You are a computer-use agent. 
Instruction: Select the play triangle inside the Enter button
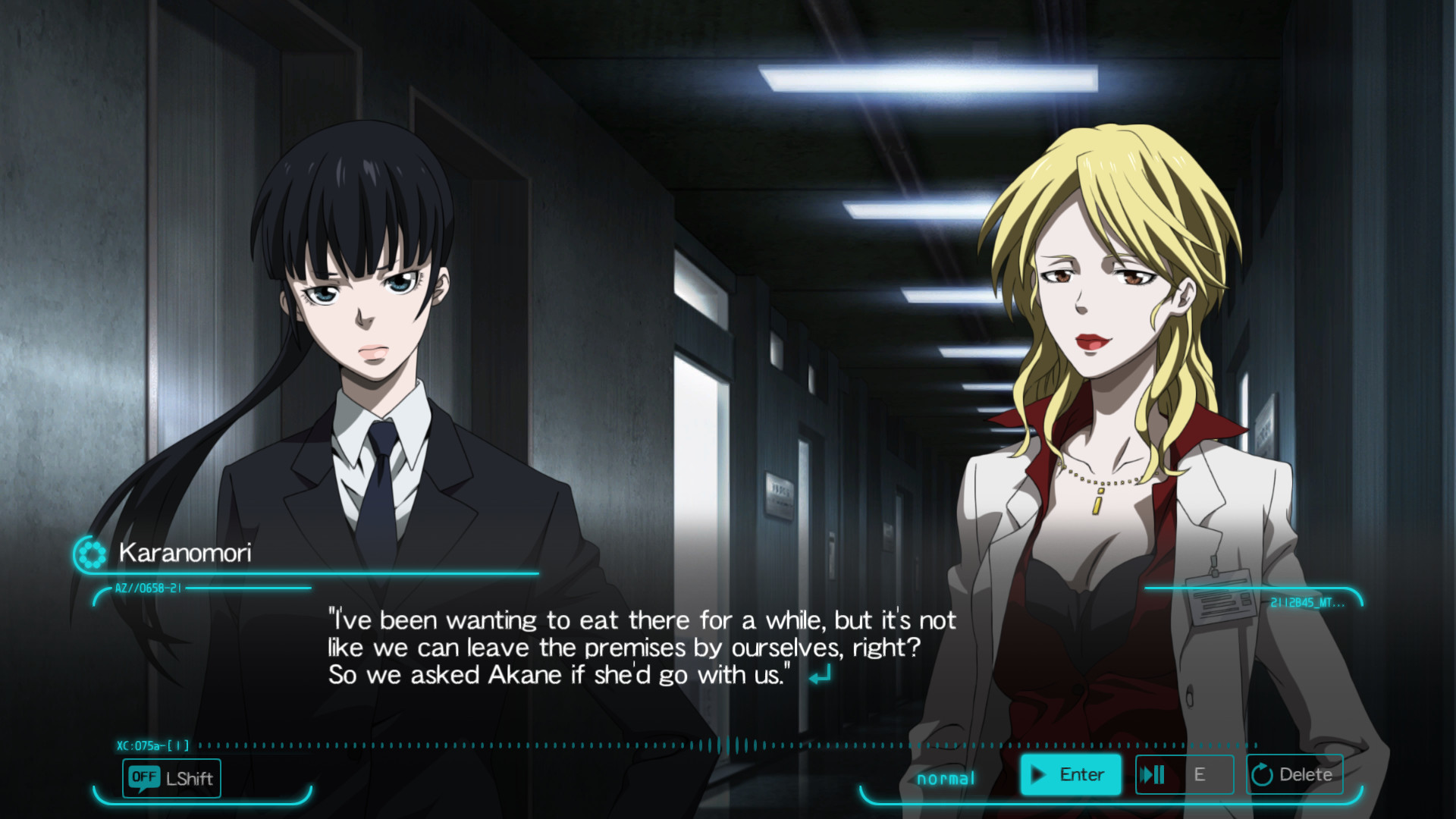1037,775
